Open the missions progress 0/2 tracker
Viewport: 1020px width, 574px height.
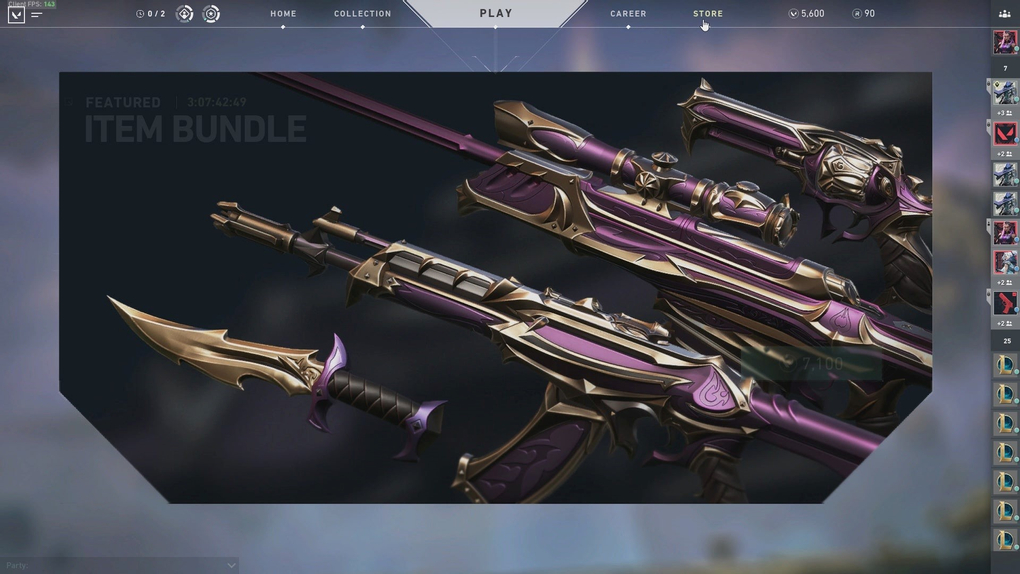point(151,14)
